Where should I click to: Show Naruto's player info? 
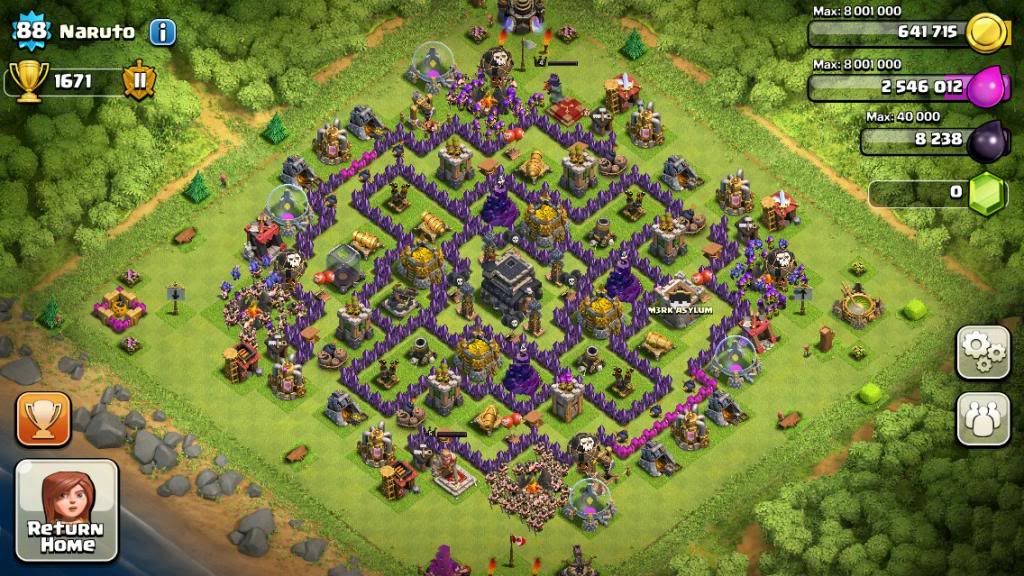162,32
